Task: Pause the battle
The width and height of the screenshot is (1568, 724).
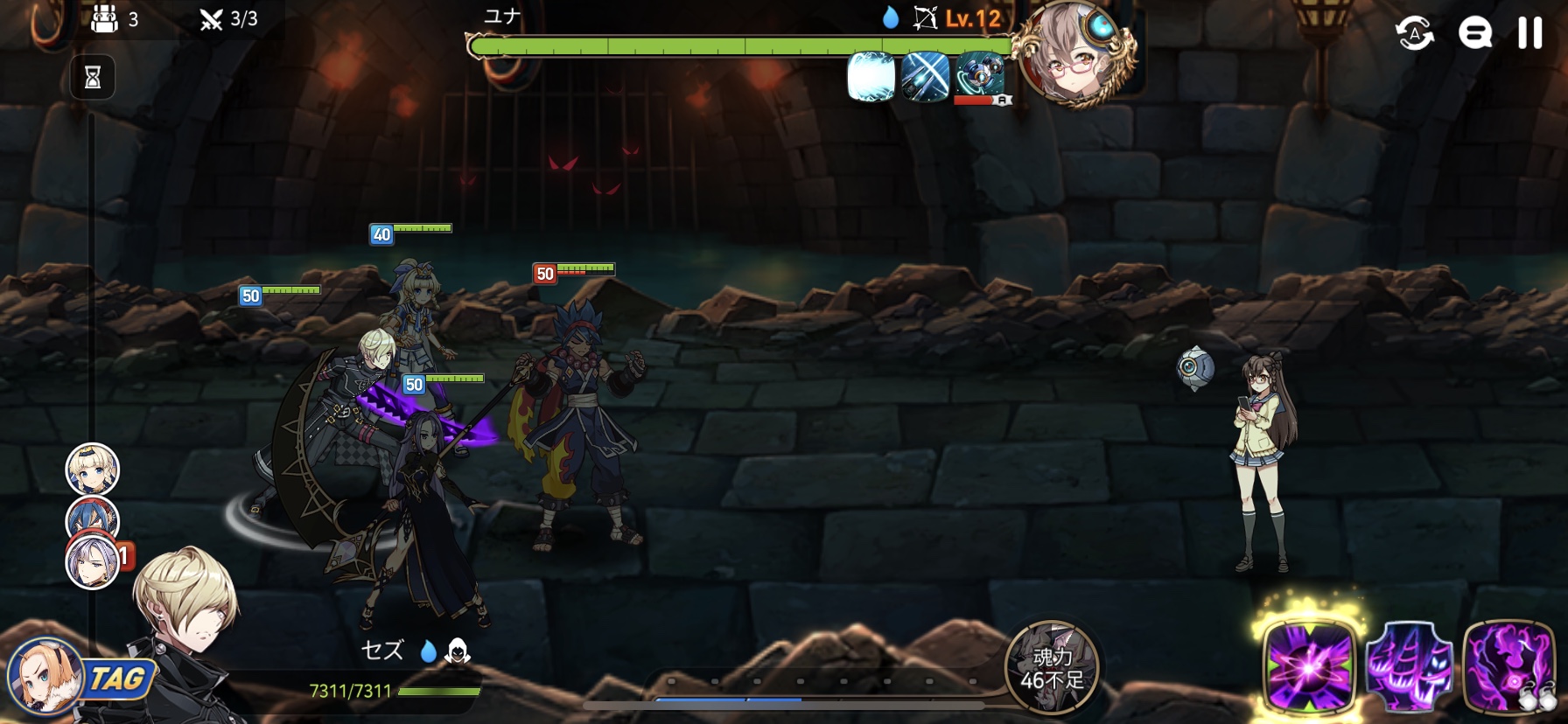Action: coord(1529,33)
